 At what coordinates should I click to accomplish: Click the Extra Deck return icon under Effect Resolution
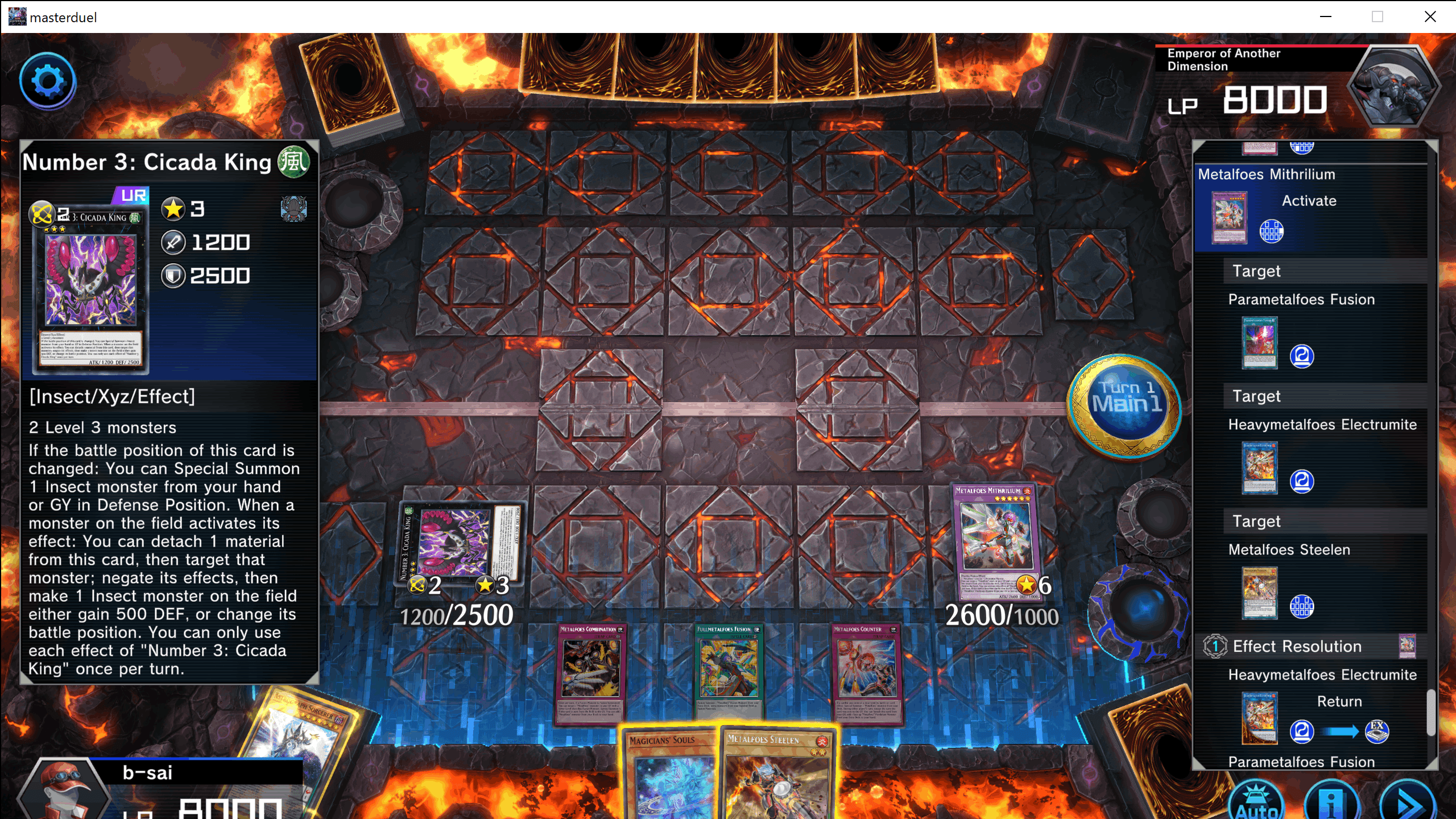1379,733
